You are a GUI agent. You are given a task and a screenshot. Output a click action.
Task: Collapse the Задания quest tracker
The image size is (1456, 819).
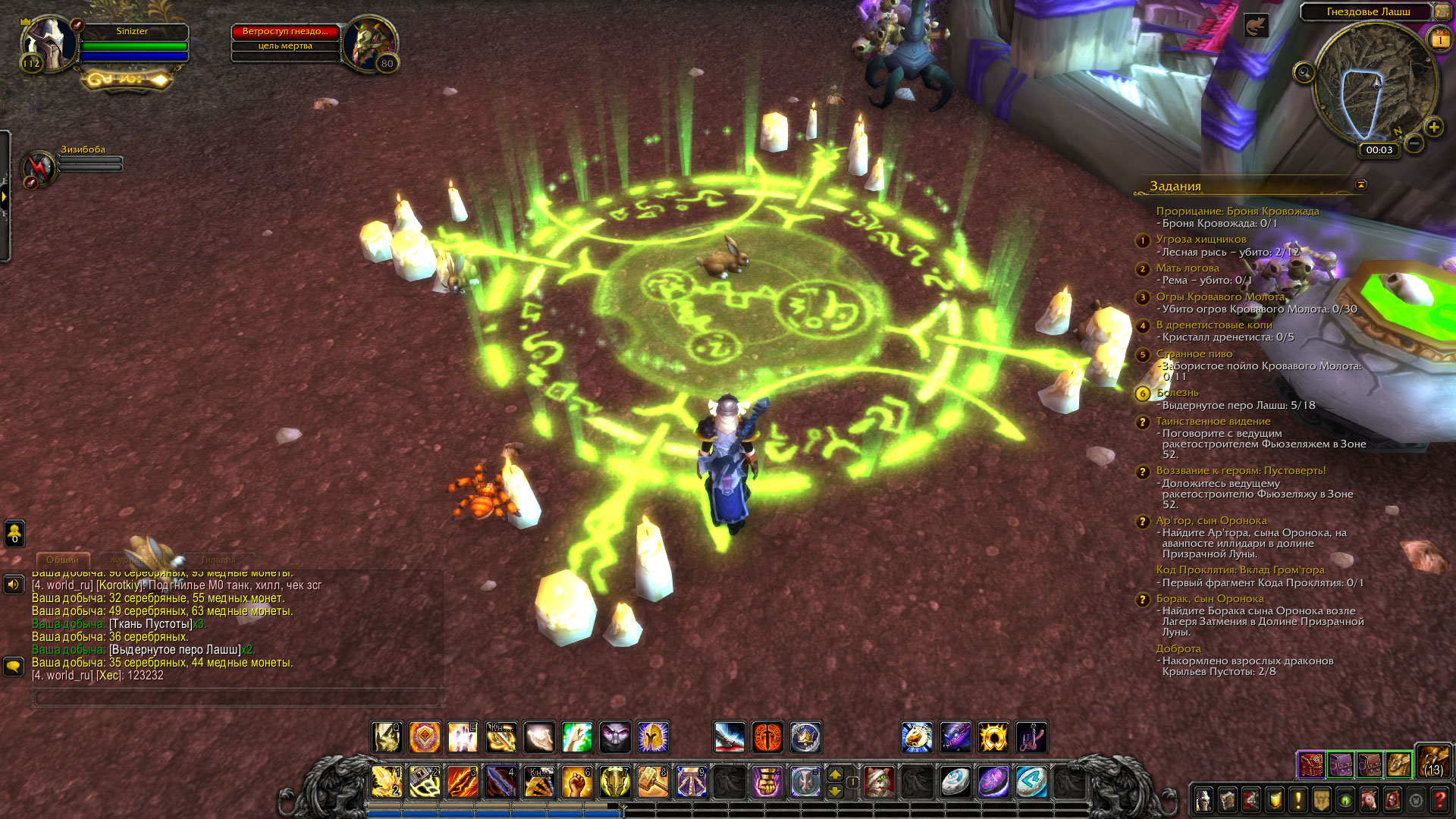(1360, 184)
